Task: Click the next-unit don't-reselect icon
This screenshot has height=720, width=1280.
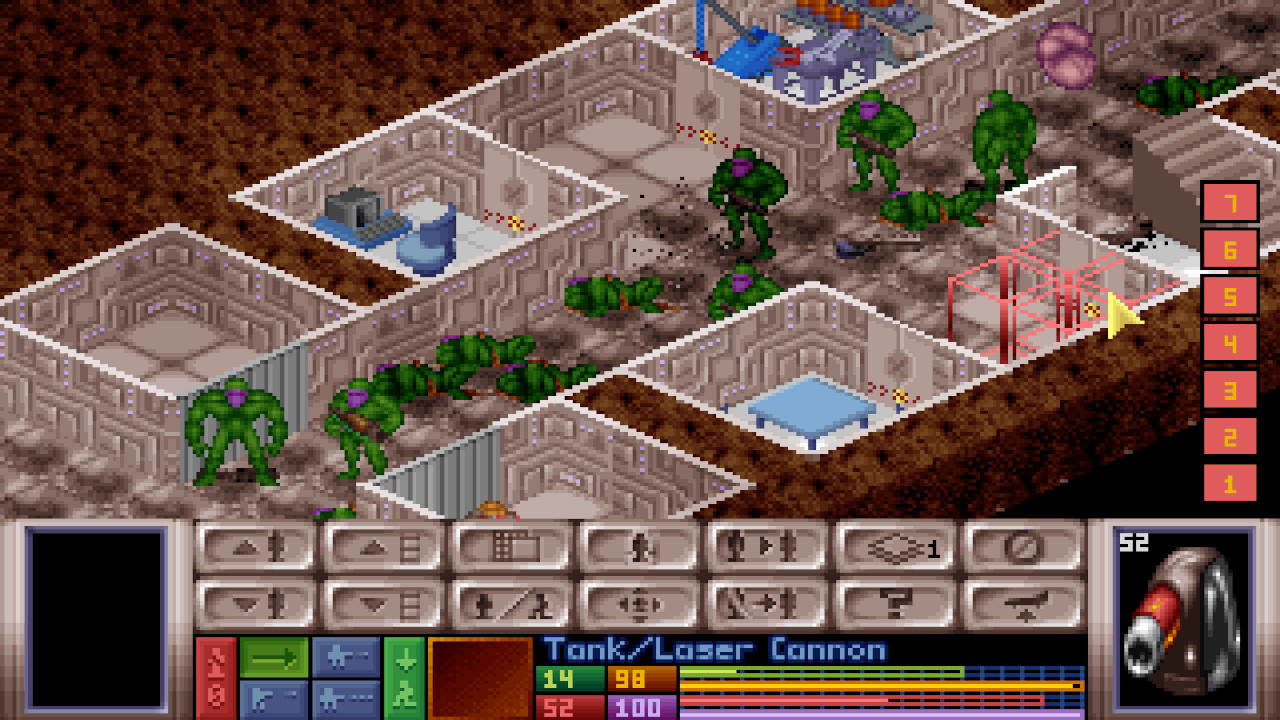Action: [x=765, y=605]
